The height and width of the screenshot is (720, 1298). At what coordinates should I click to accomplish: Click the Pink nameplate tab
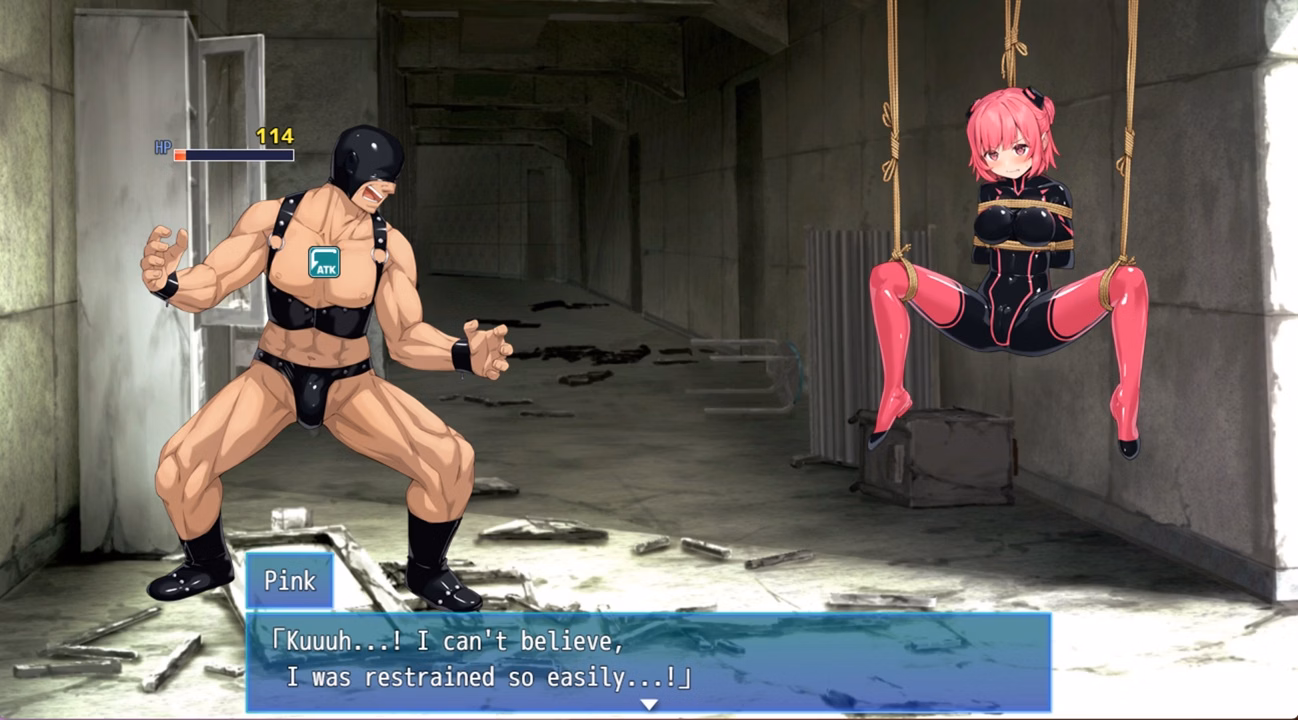click(289, 578)
